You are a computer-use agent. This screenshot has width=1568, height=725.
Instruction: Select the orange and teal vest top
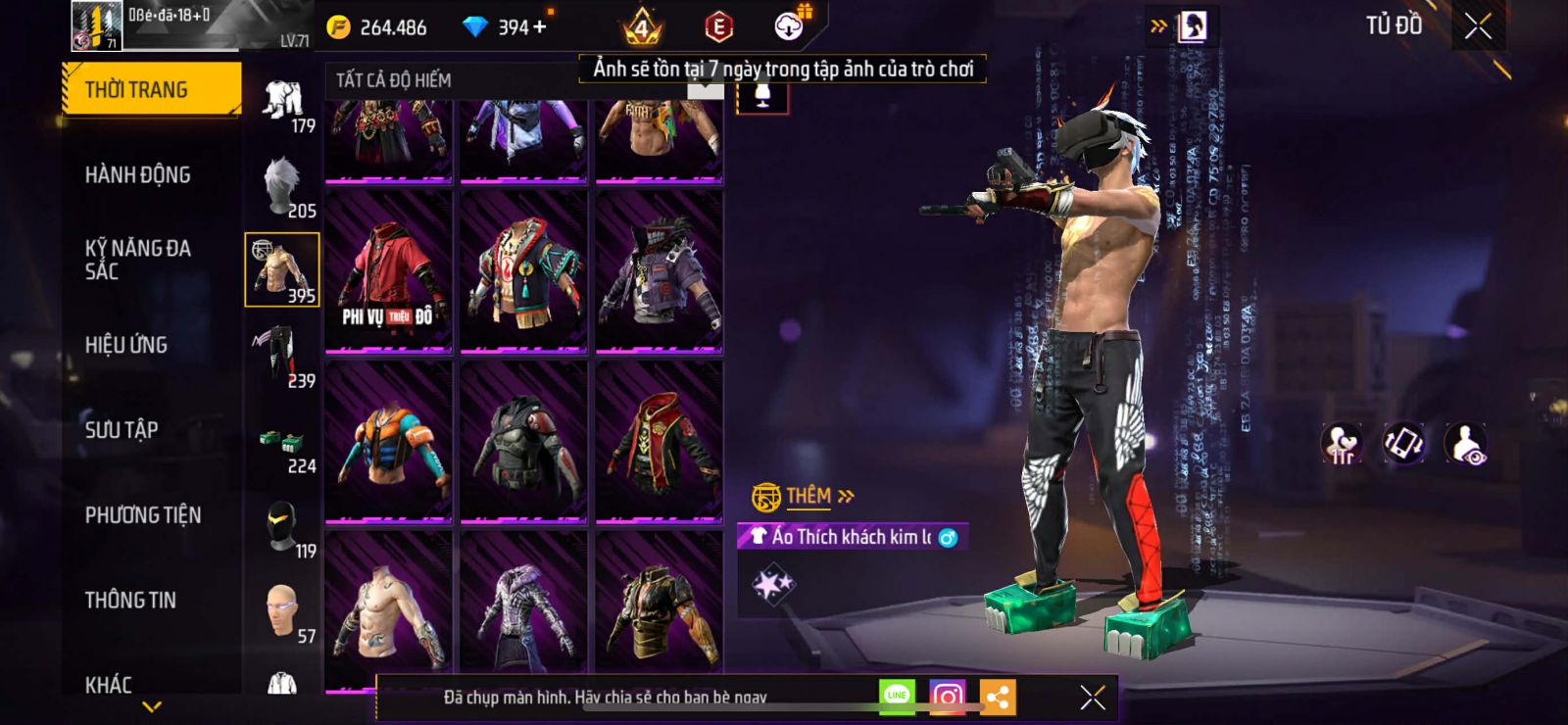388,441
